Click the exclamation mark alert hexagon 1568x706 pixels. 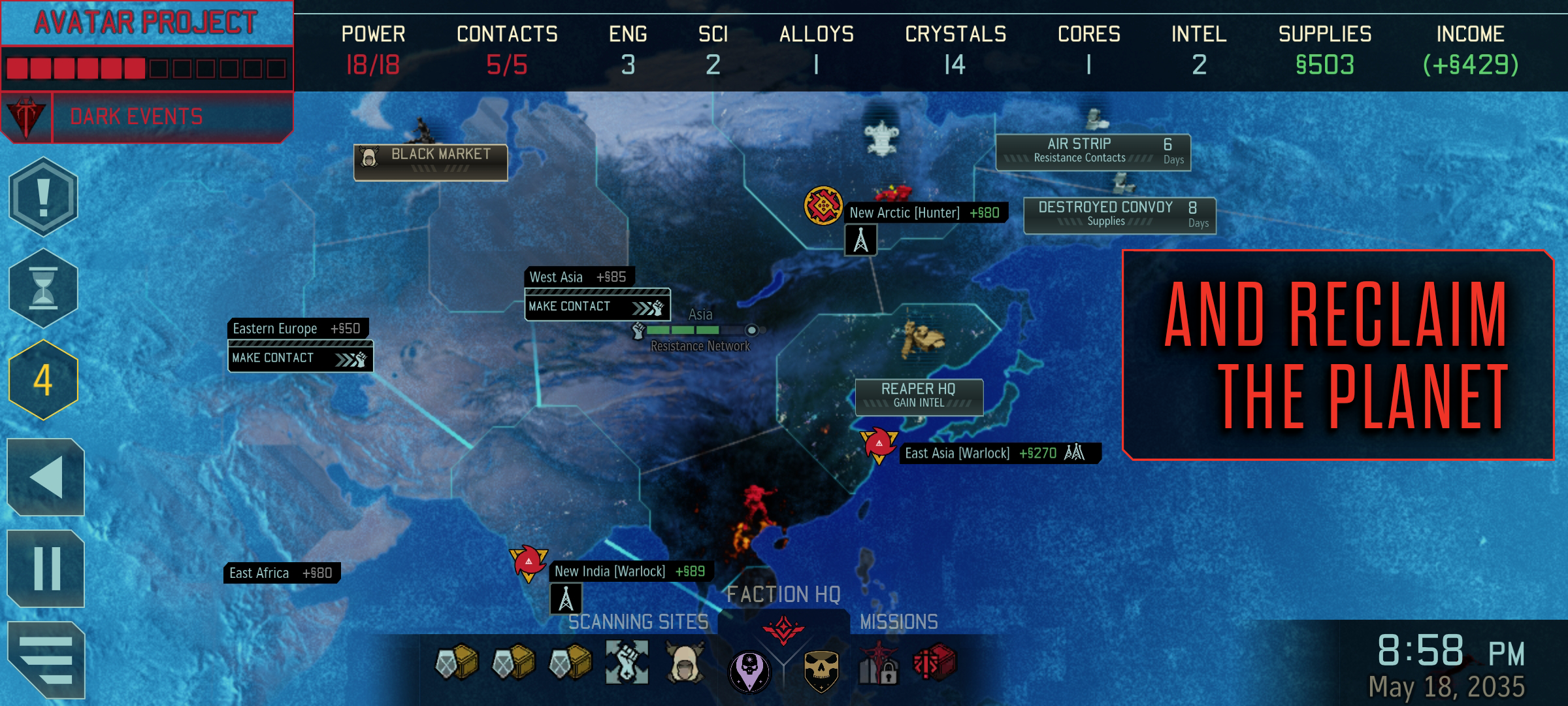[43, 197]
